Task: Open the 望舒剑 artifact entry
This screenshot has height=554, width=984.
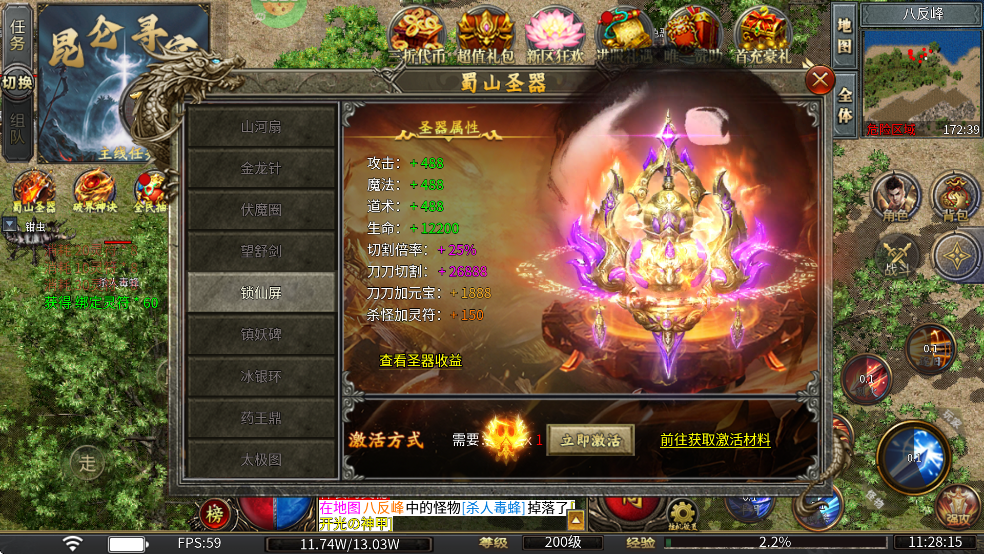Action: (x=261, y=251)
